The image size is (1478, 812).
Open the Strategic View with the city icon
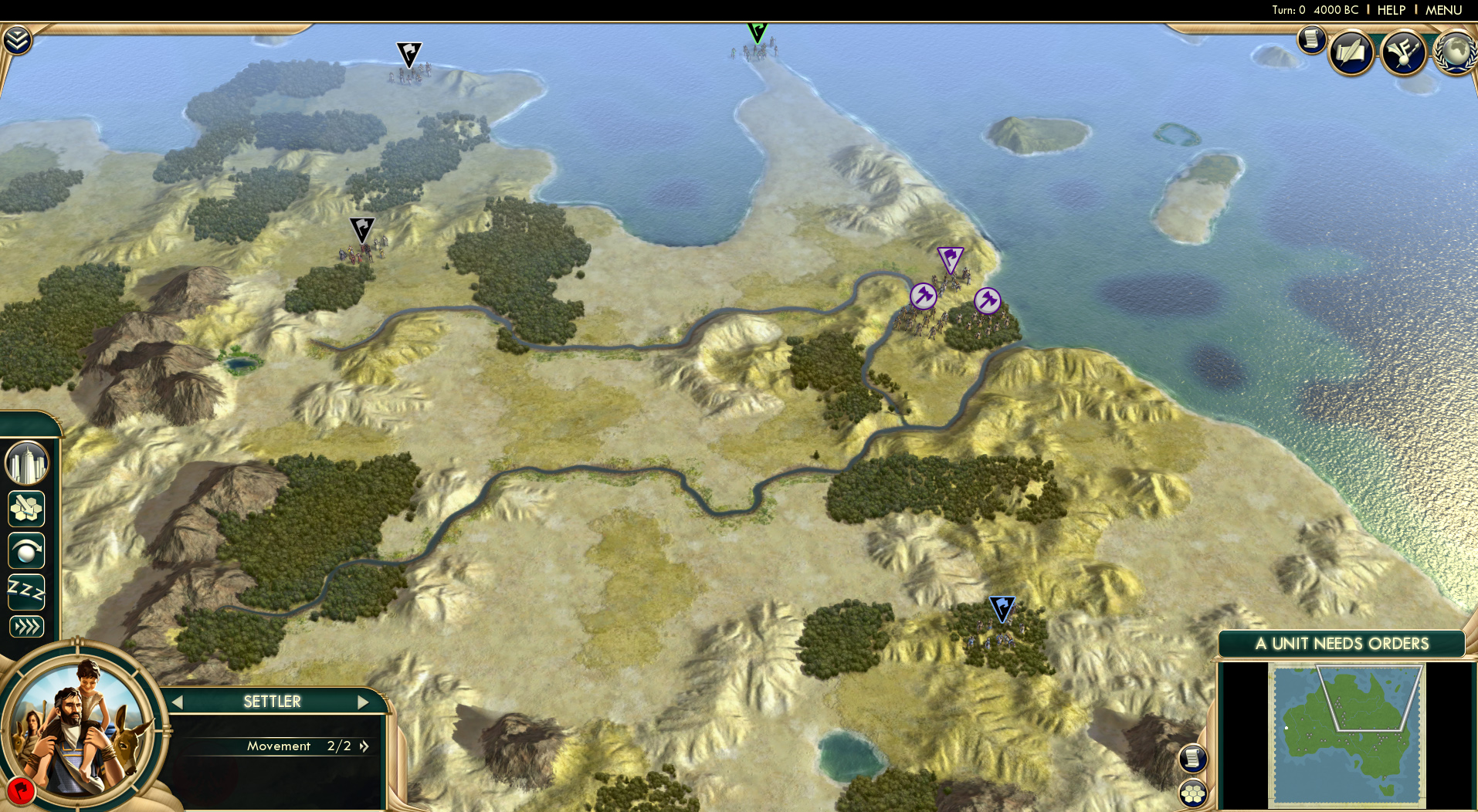click(x=27, y=462)
